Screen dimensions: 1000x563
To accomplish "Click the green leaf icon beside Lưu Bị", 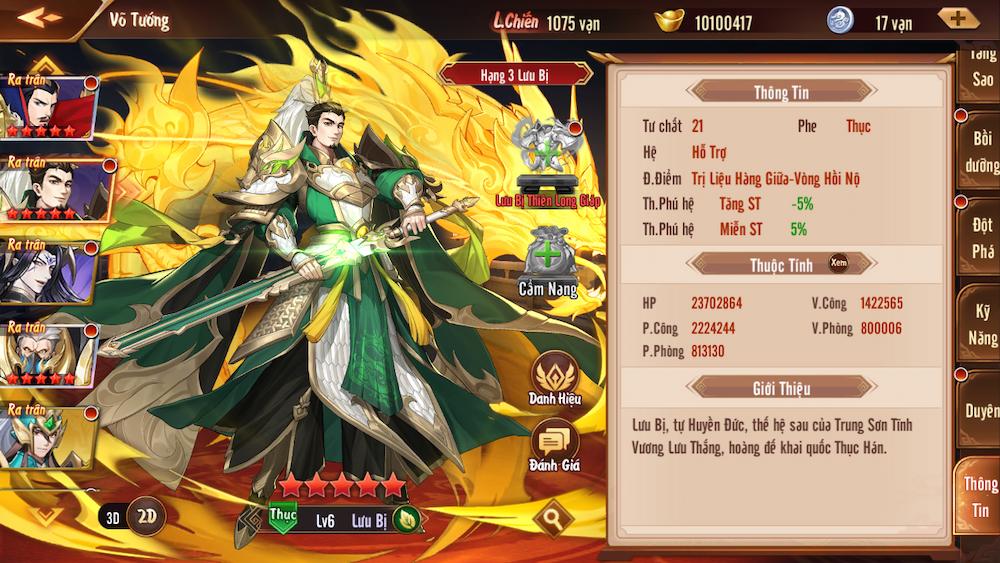I will [407, 520].
